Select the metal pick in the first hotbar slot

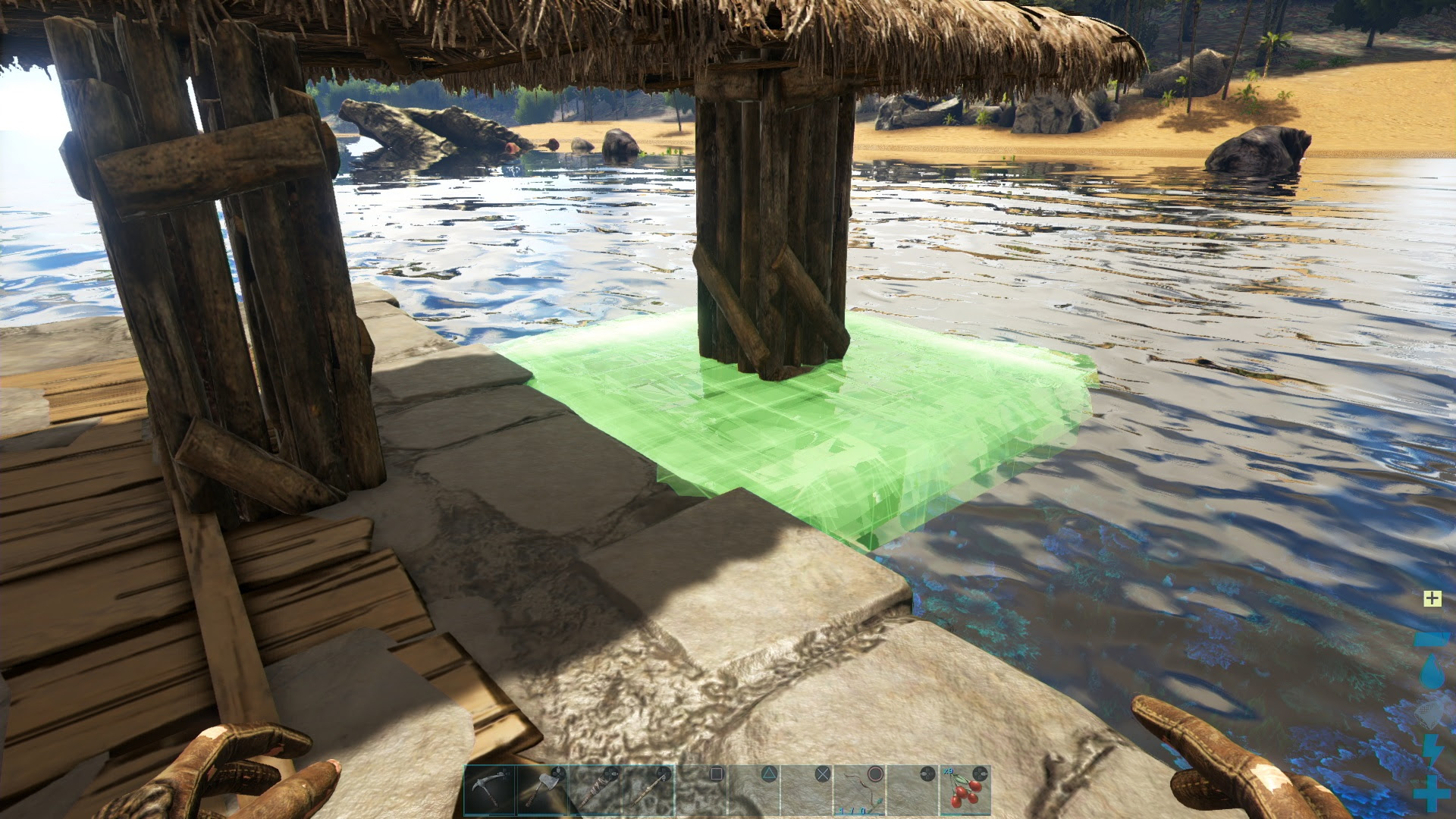click(x=489, y=789)
